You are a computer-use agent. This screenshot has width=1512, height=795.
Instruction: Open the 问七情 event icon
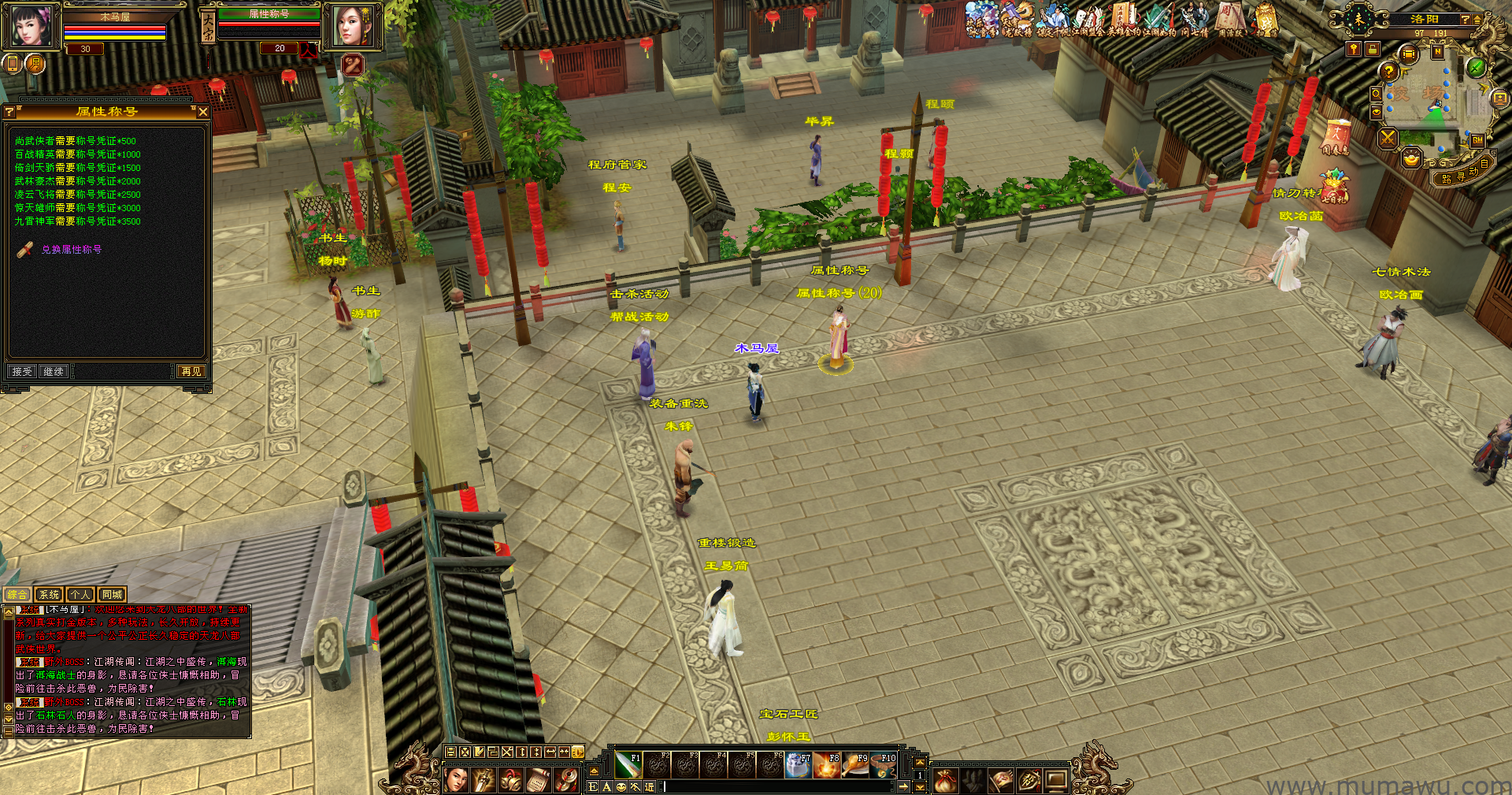(x=1195, y=19)
